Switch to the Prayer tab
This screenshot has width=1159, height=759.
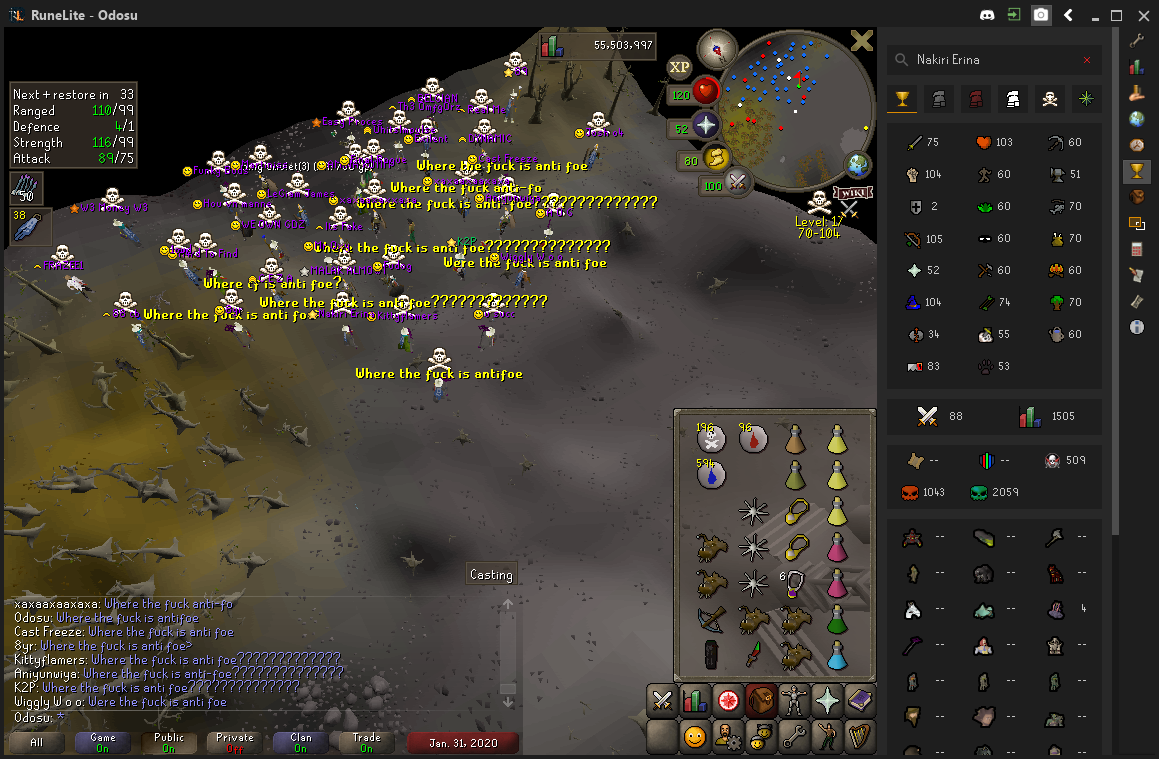(826, 700)
